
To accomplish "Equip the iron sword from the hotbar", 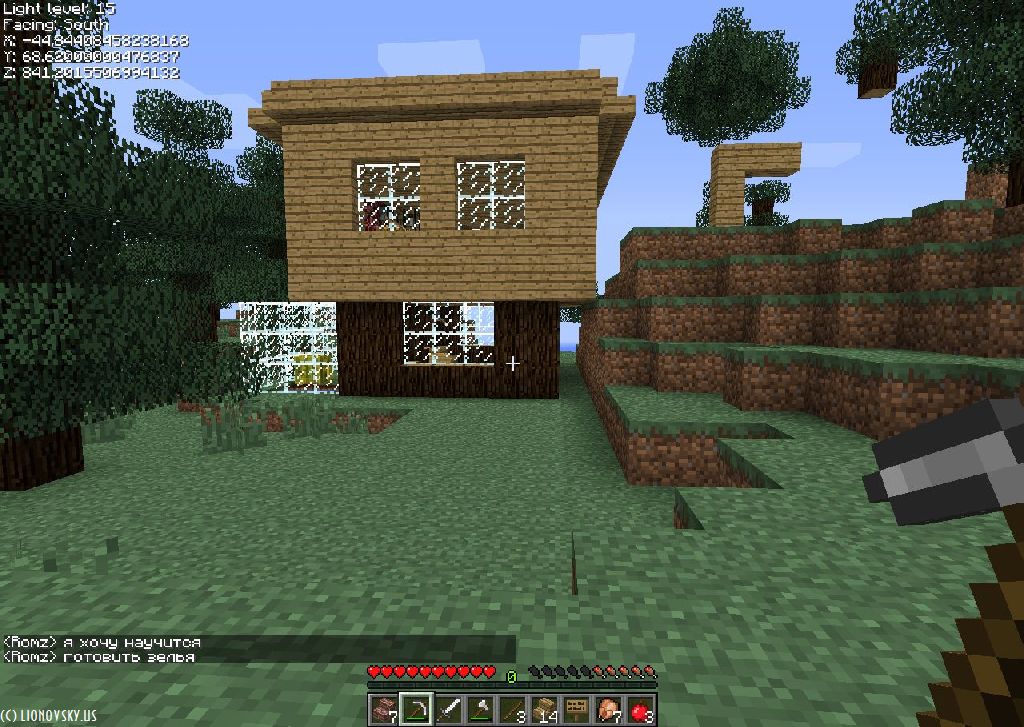I will 448,709.
